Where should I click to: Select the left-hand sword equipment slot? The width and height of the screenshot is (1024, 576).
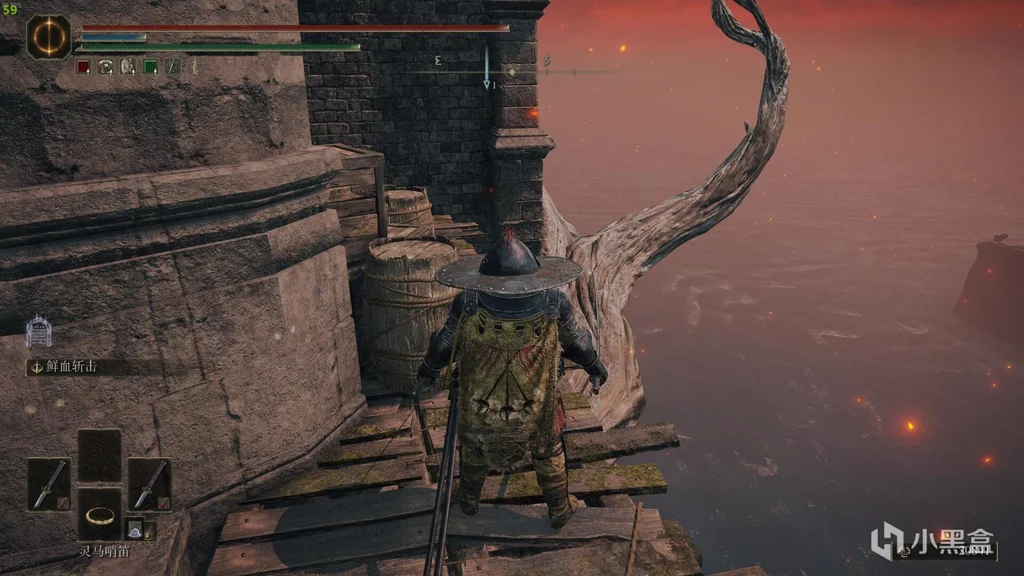click(x=48, y=484)
